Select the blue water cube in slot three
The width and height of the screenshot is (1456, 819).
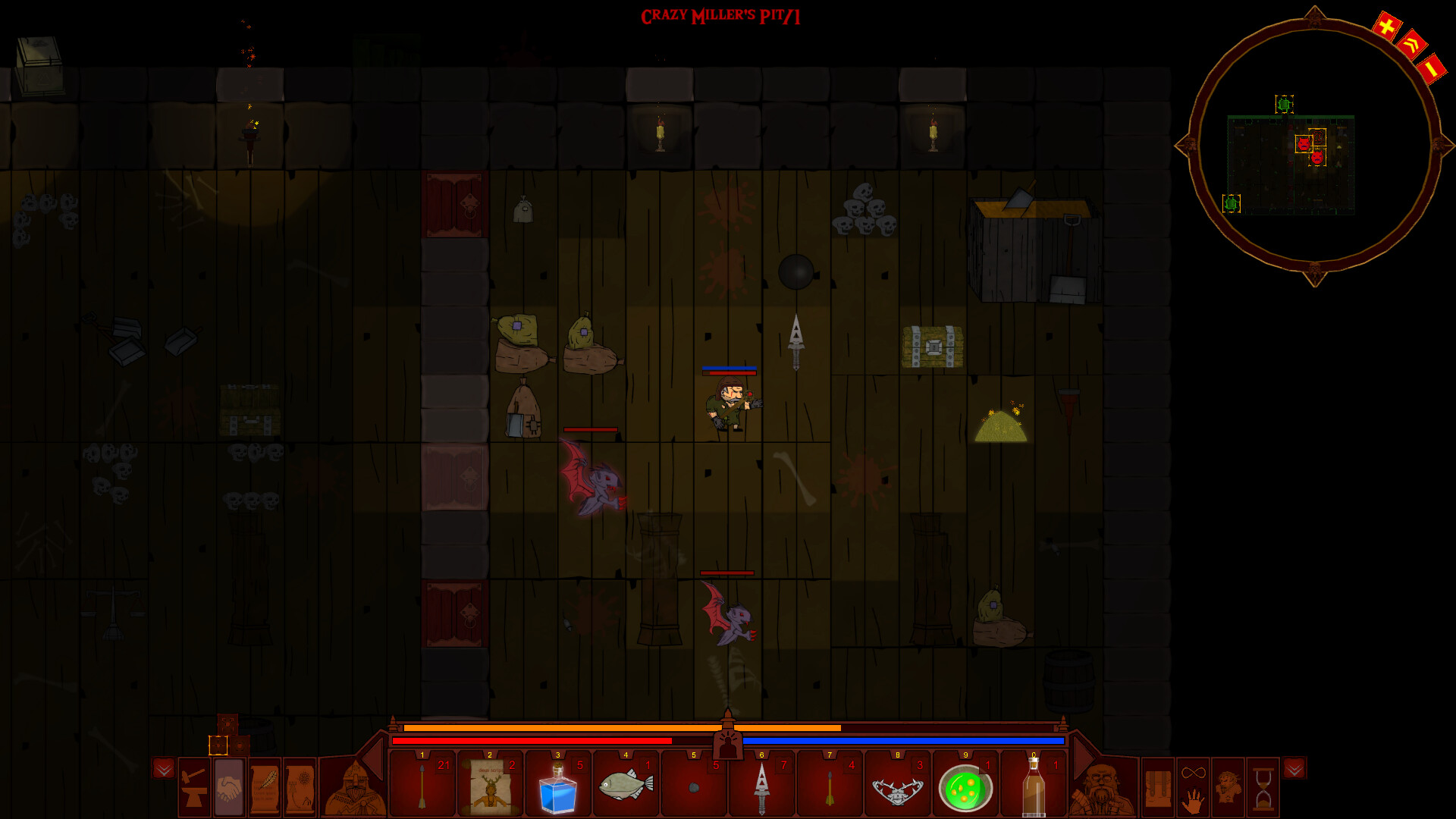(559, 789)
